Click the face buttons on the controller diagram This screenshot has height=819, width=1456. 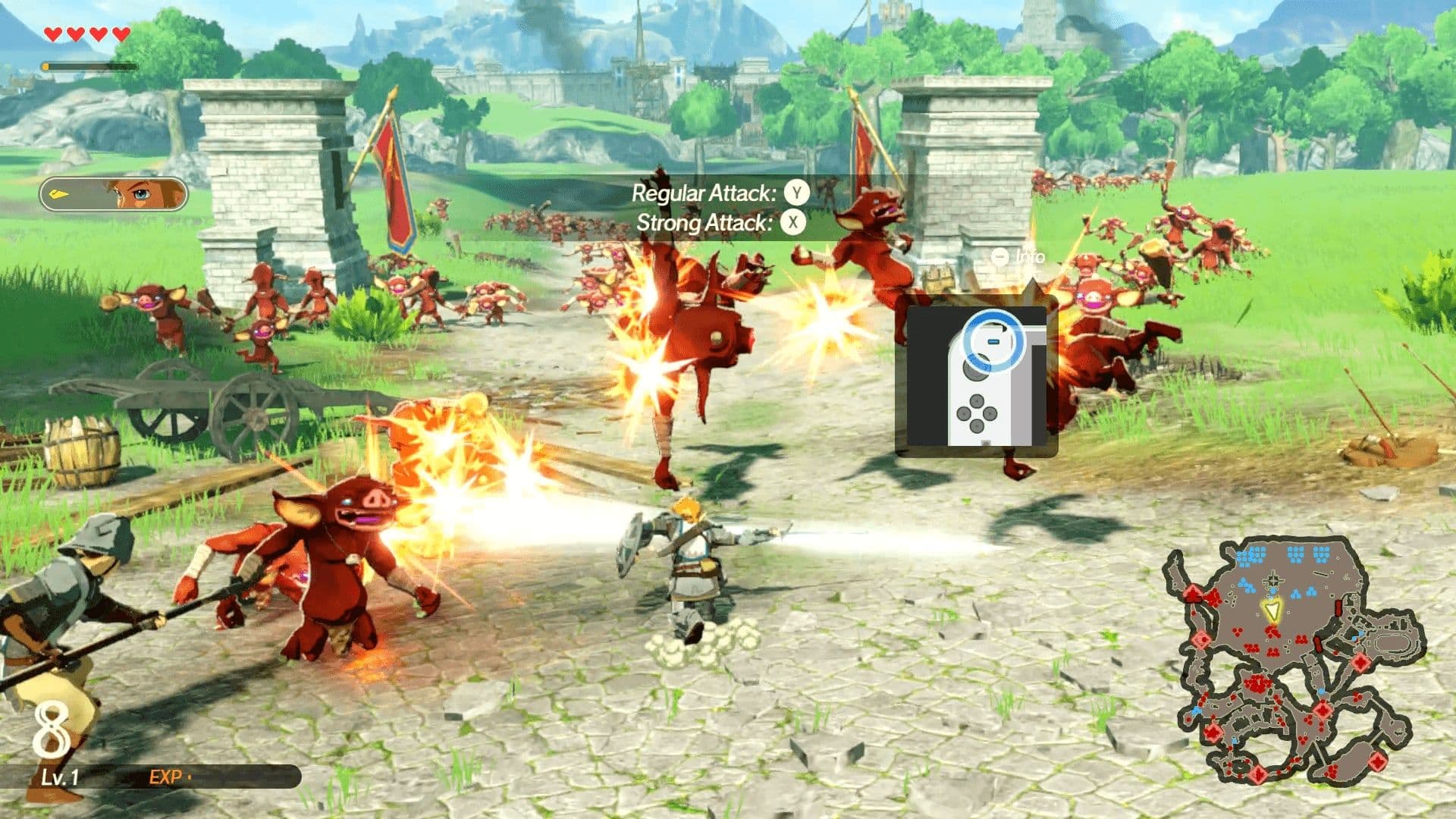click(977, 413)
